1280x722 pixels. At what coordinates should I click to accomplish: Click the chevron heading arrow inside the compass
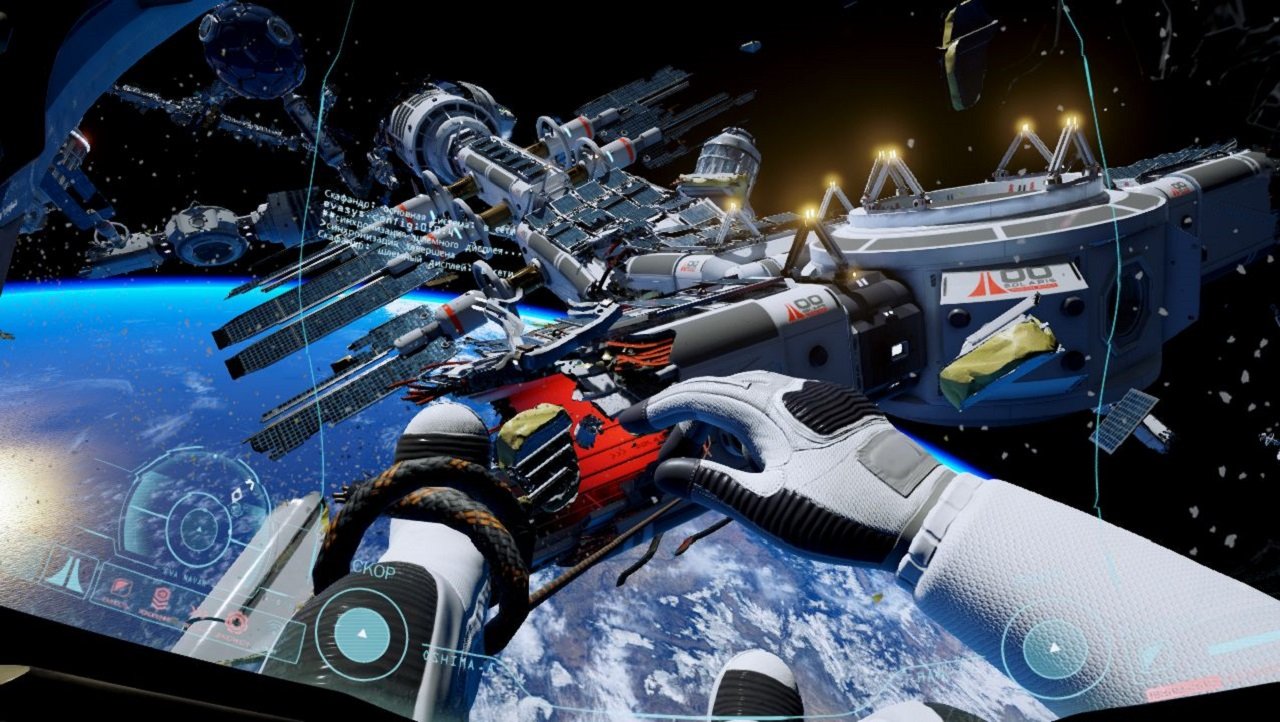coord(250,484)
